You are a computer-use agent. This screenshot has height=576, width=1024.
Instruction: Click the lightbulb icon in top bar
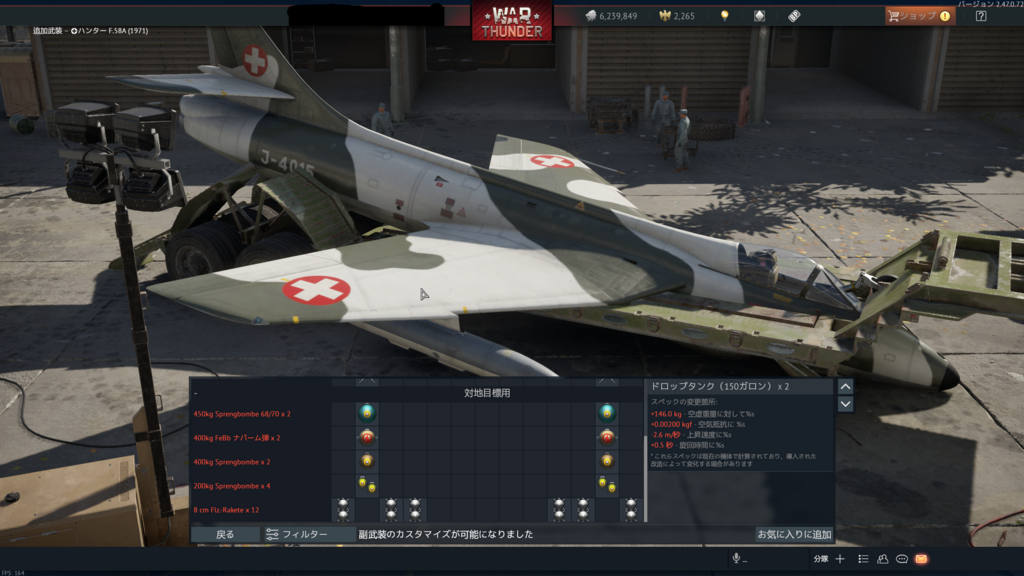[x=725, y=16]
